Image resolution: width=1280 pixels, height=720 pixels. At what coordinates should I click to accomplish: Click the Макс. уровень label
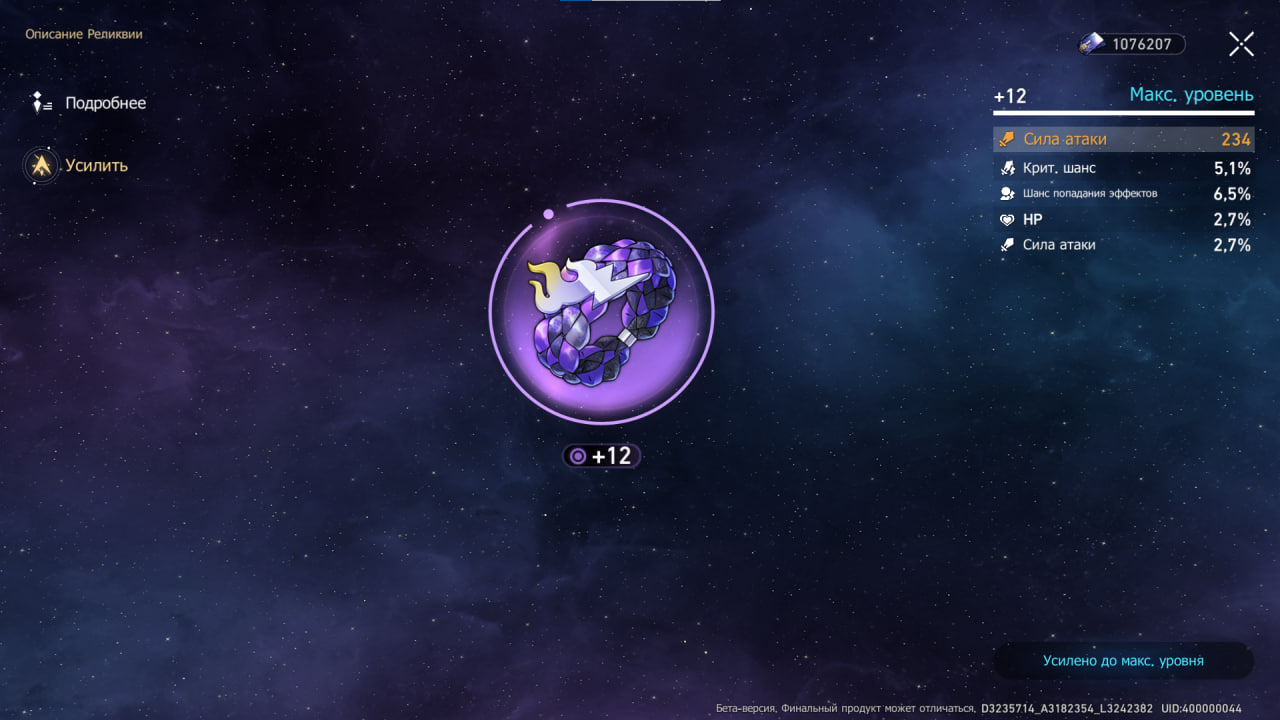pyautogui.click(x=1192, y=94)
